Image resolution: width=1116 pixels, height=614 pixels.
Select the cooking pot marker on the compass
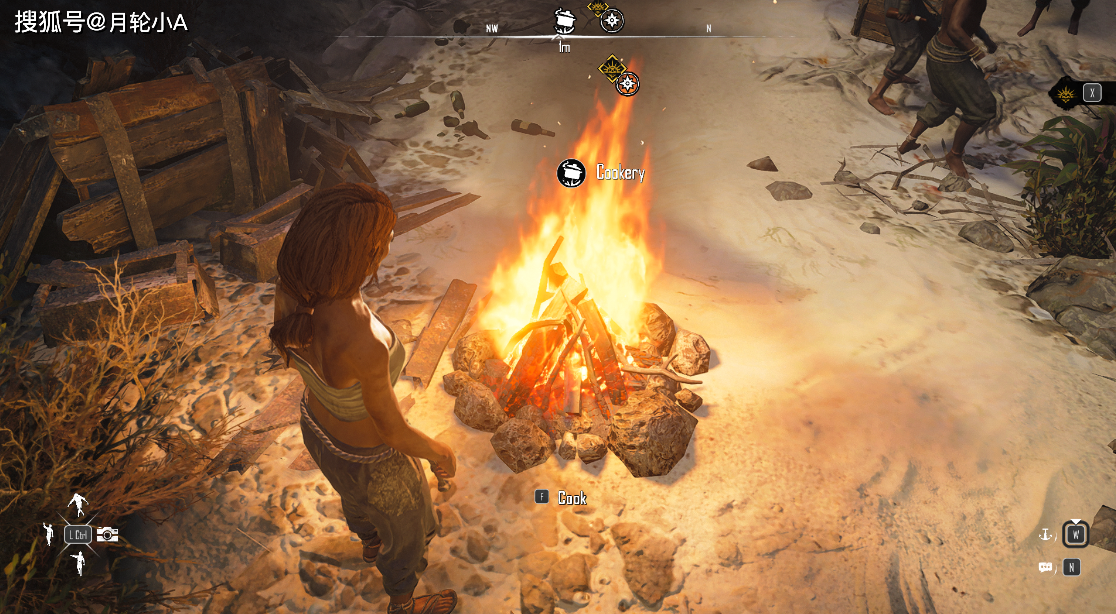pos(565,19)
